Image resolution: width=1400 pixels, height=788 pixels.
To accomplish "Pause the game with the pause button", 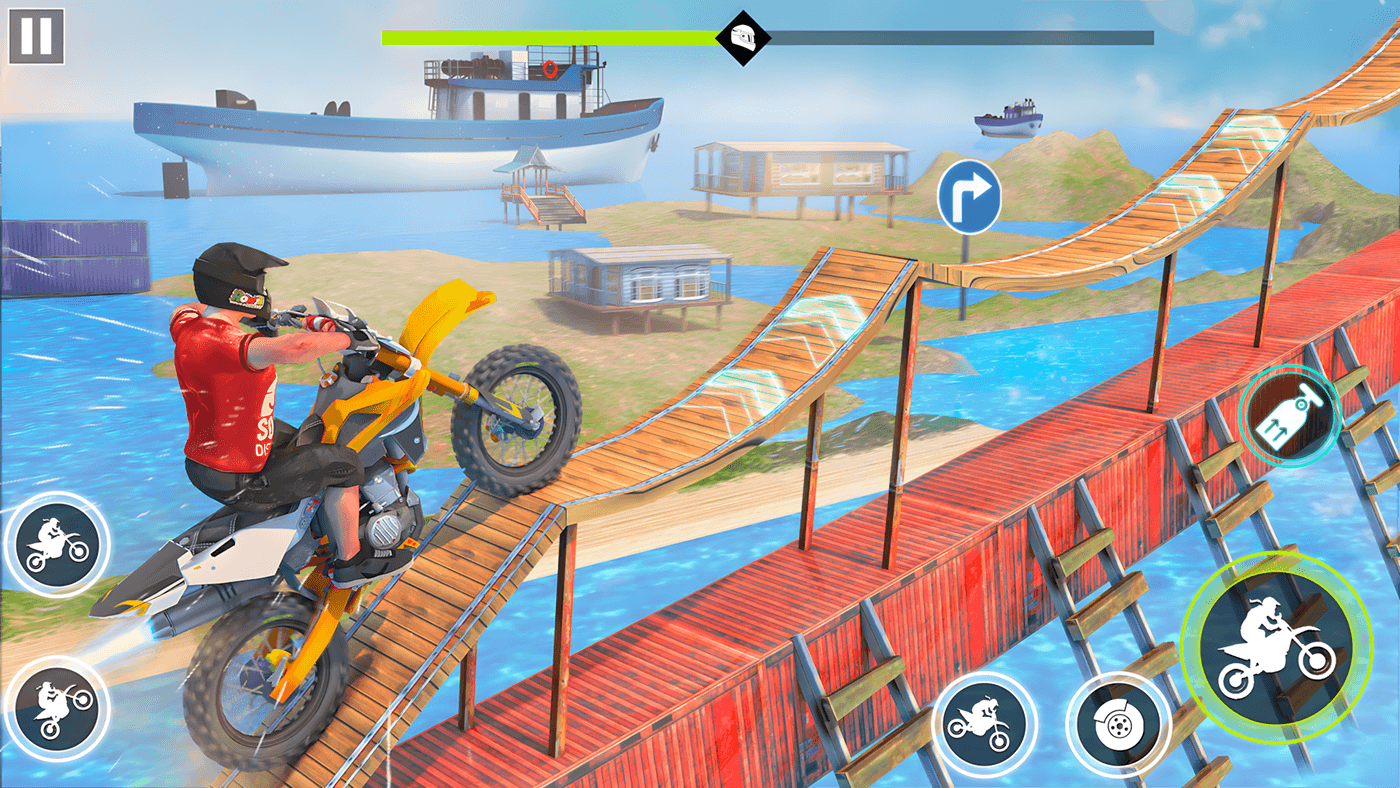I will pyautogui.click(x=36, y=36).
